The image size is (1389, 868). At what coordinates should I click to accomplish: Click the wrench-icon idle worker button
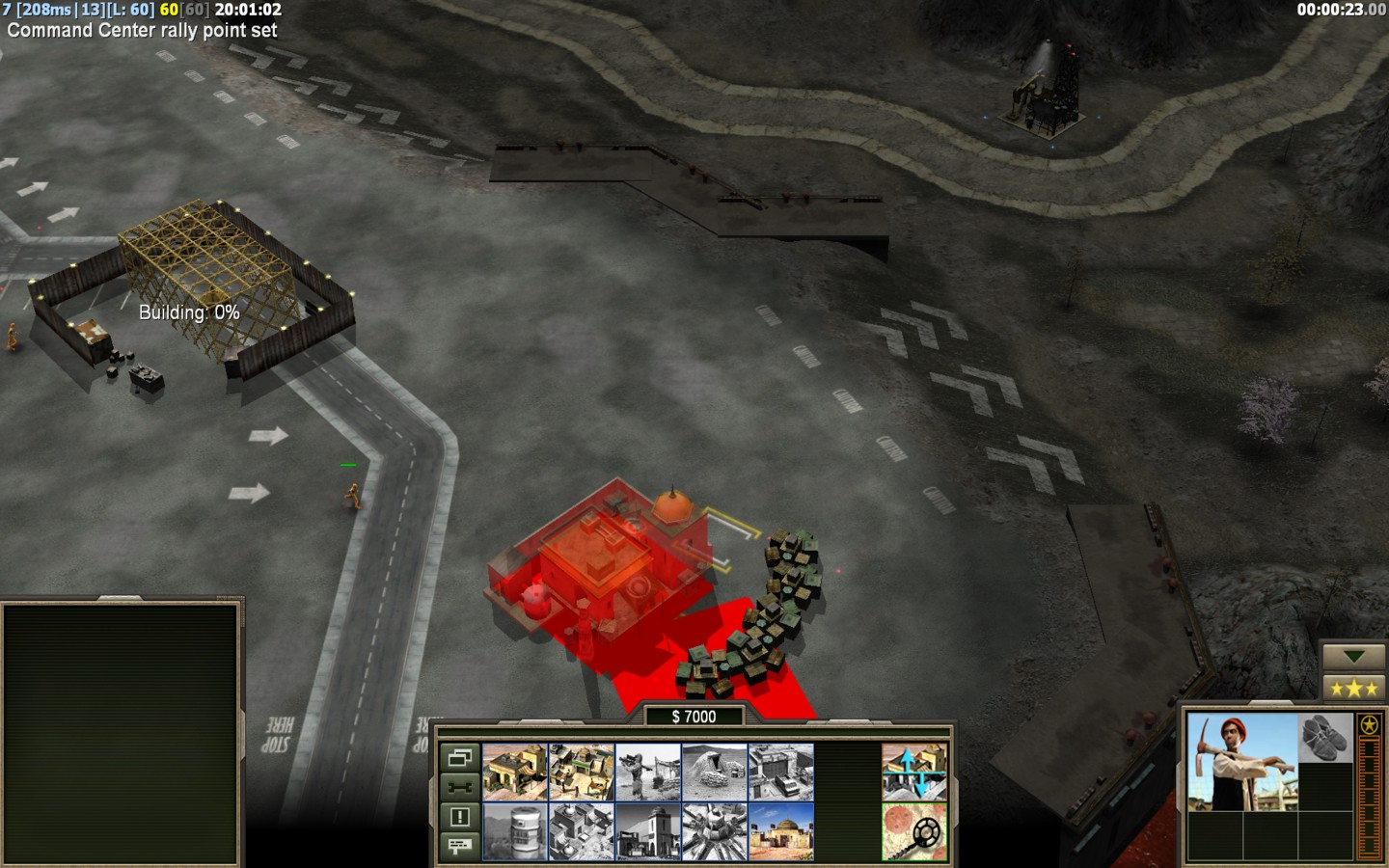click(x=459, y=787)
